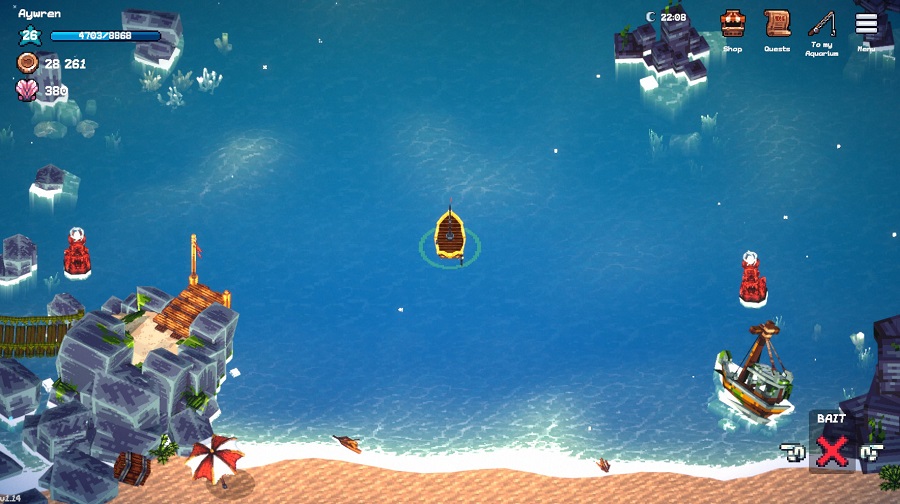Open the Shop
Screen dimensions: 900x504
click(733, 25)
